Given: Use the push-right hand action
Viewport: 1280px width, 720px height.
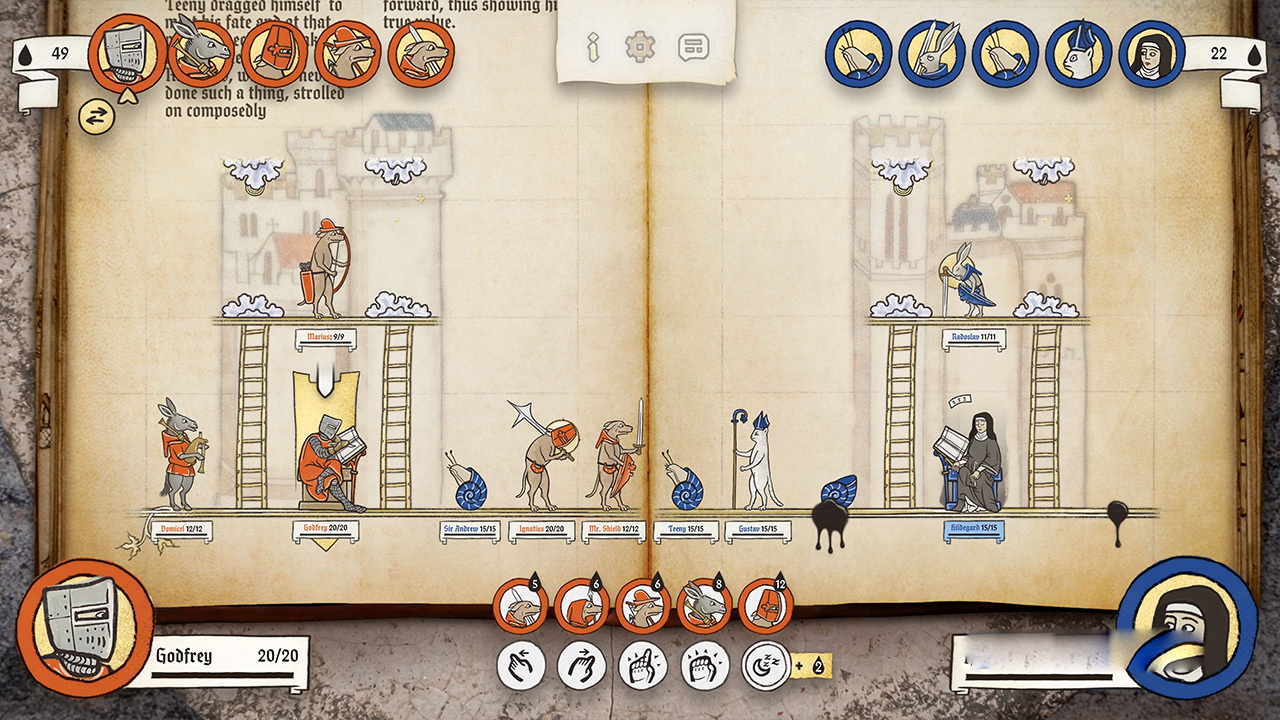Looking at the screenshot, I should point(582,665).
